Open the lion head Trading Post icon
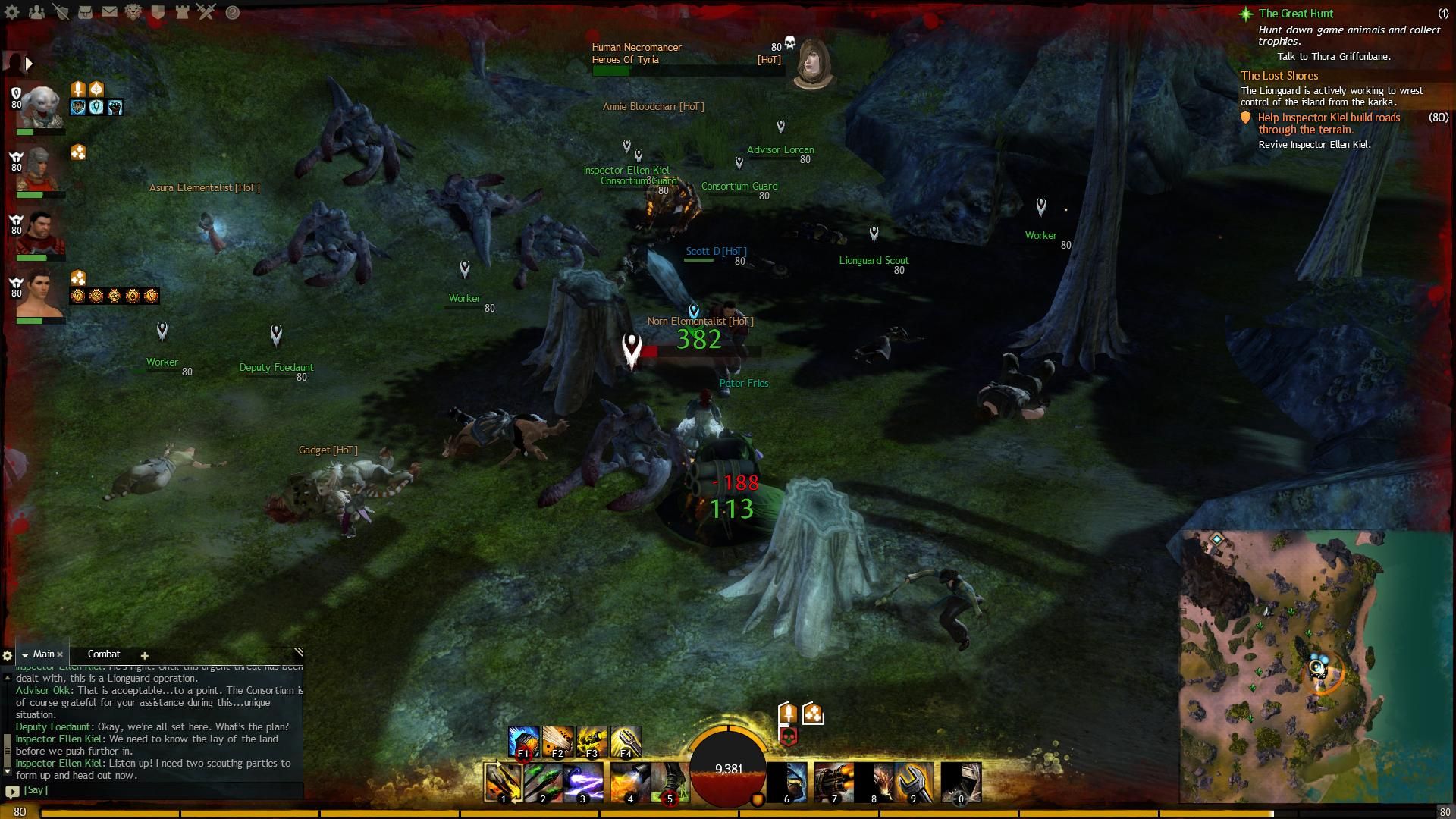The width and height of the screenshot is (1456, 819). (x=133, y=12)
